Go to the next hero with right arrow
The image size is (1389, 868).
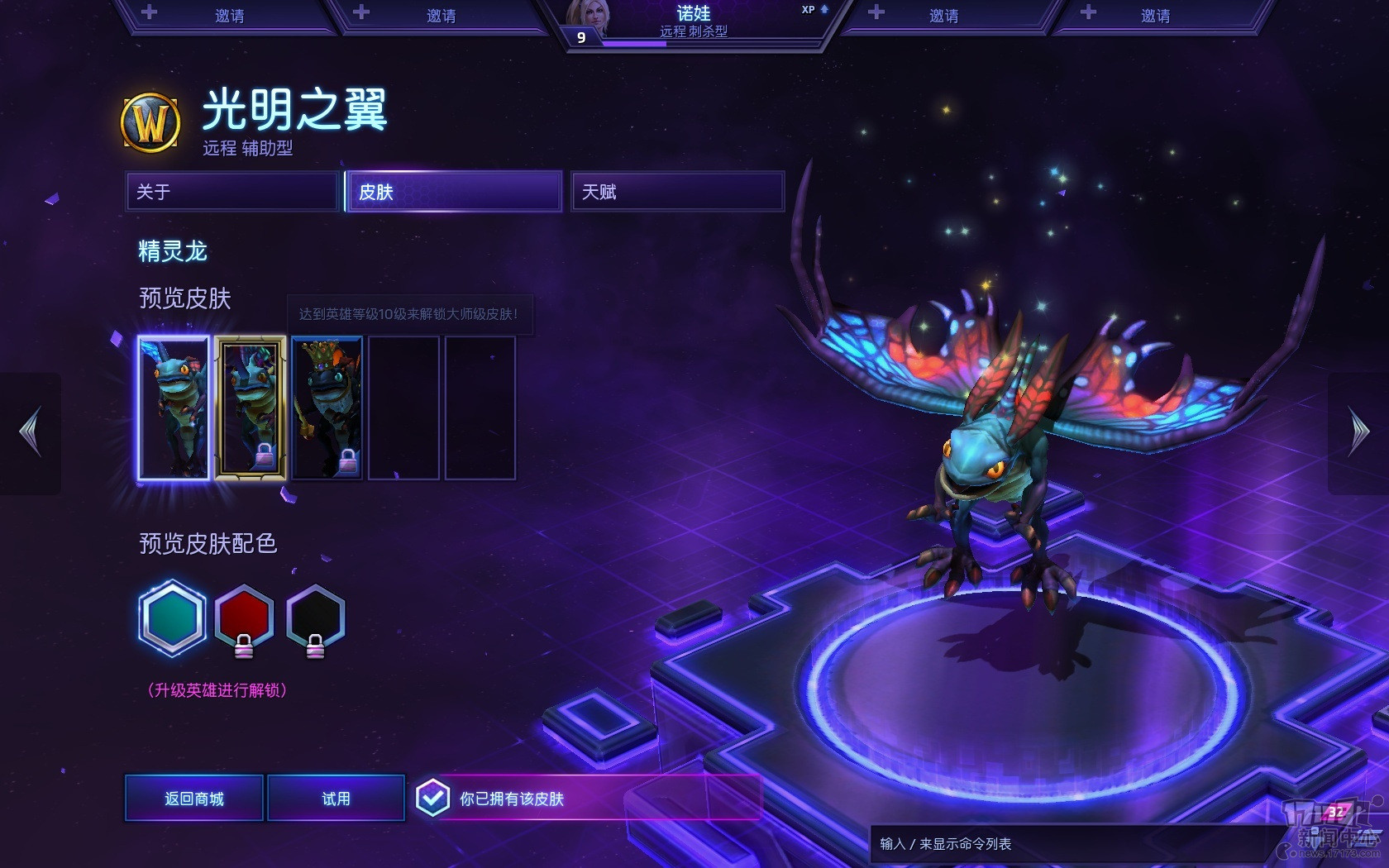point(1358,432)
